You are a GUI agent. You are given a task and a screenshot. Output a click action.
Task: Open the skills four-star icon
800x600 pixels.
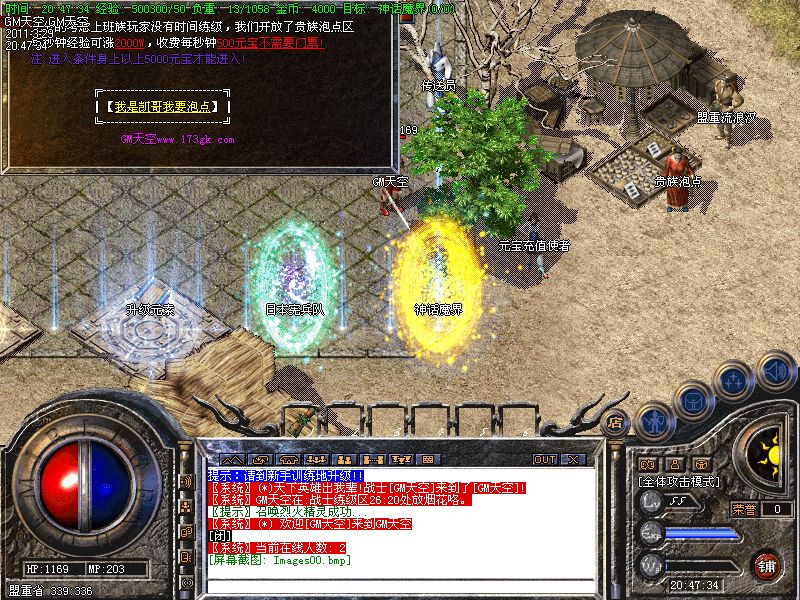point(735,381)
